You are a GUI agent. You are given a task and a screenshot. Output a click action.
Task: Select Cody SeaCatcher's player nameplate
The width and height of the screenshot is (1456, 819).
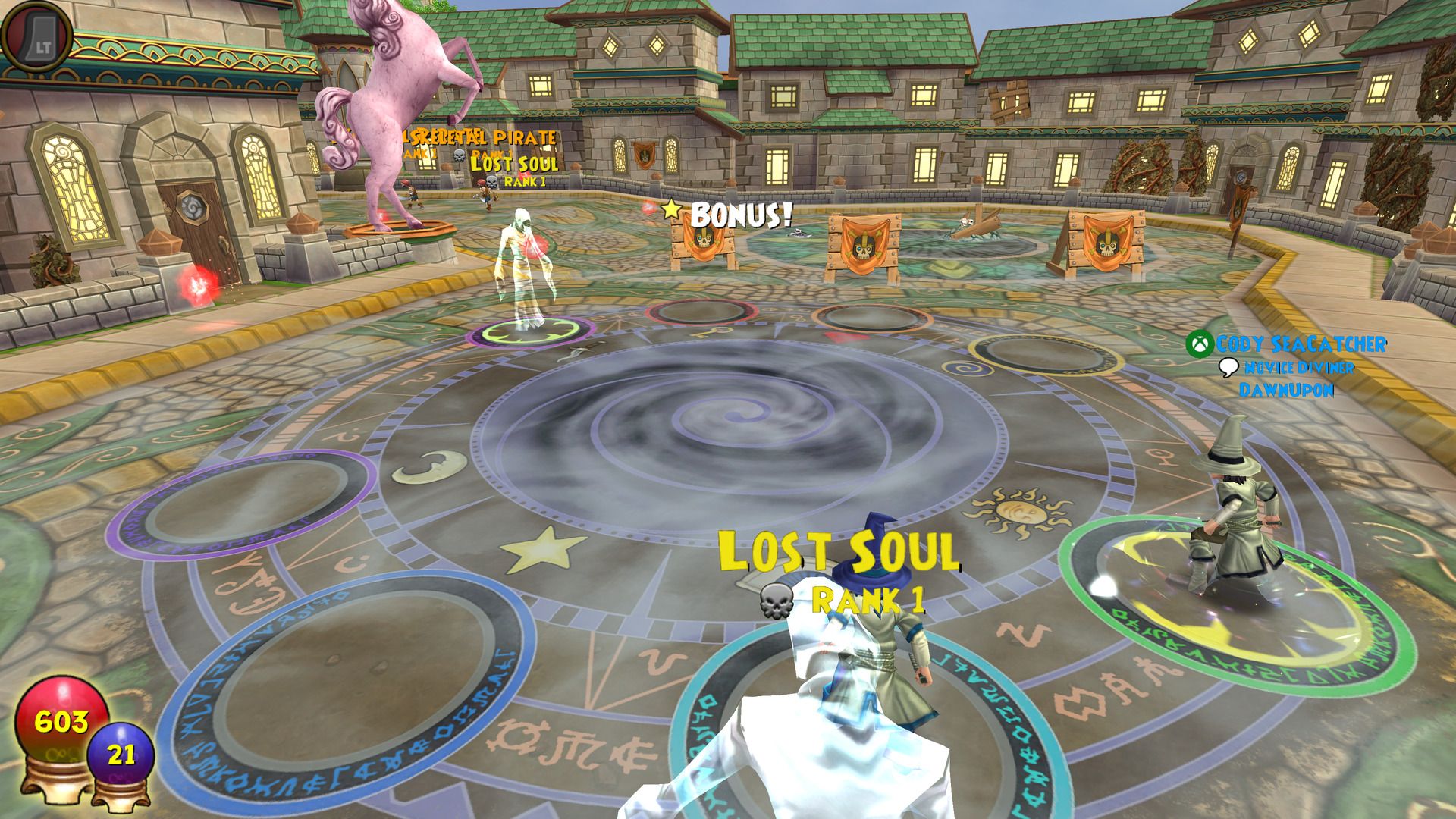(x=1300, y=344)
